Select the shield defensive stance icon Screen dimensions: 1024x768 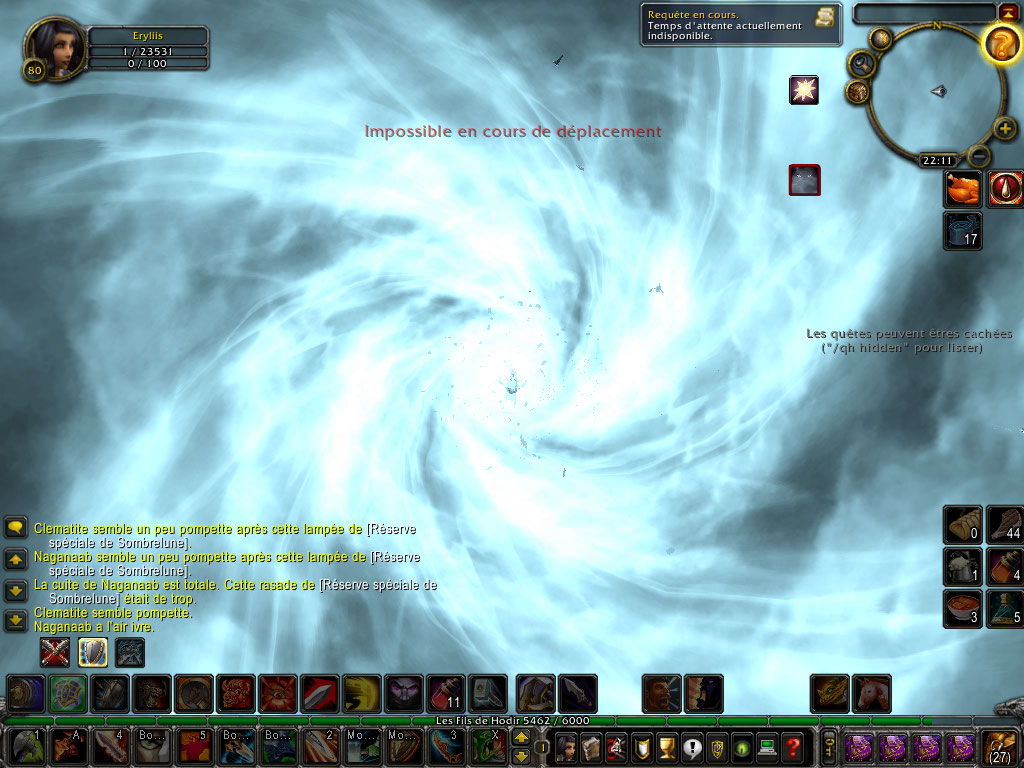click(93, 652)
